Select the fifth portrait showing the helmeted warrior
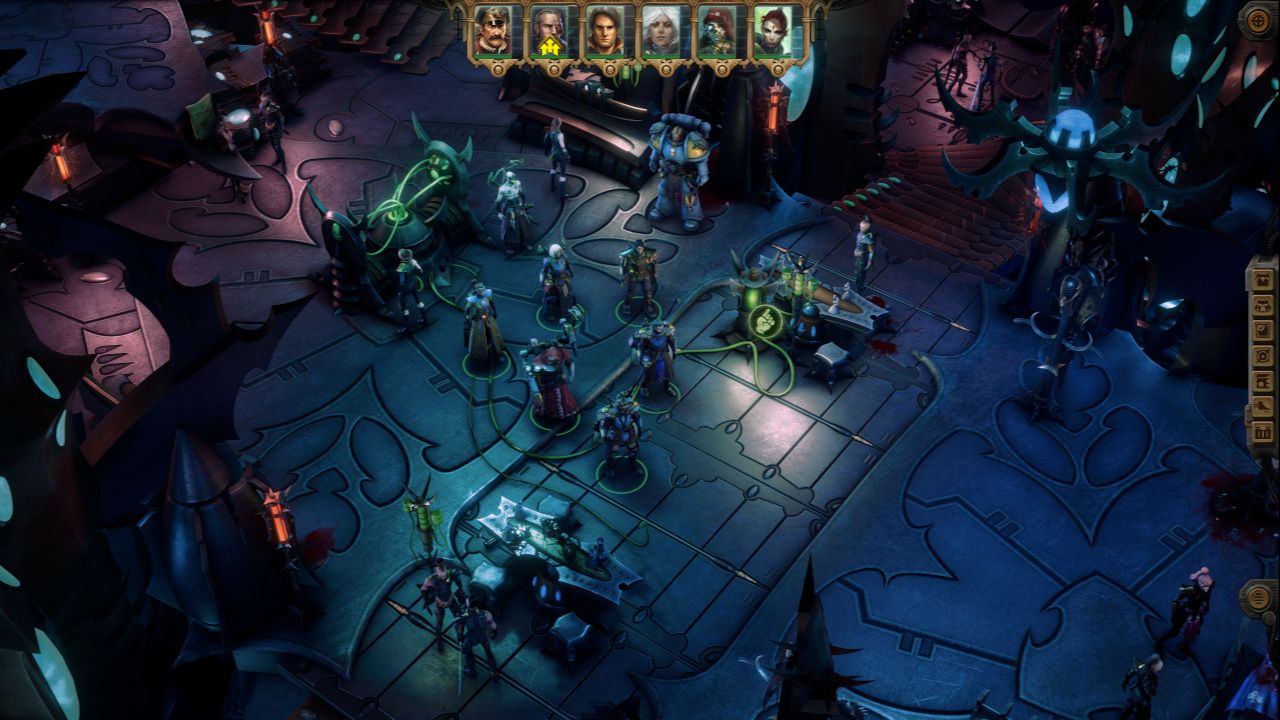This screenshot has width=1280, height=720. [x=714, y=30]
